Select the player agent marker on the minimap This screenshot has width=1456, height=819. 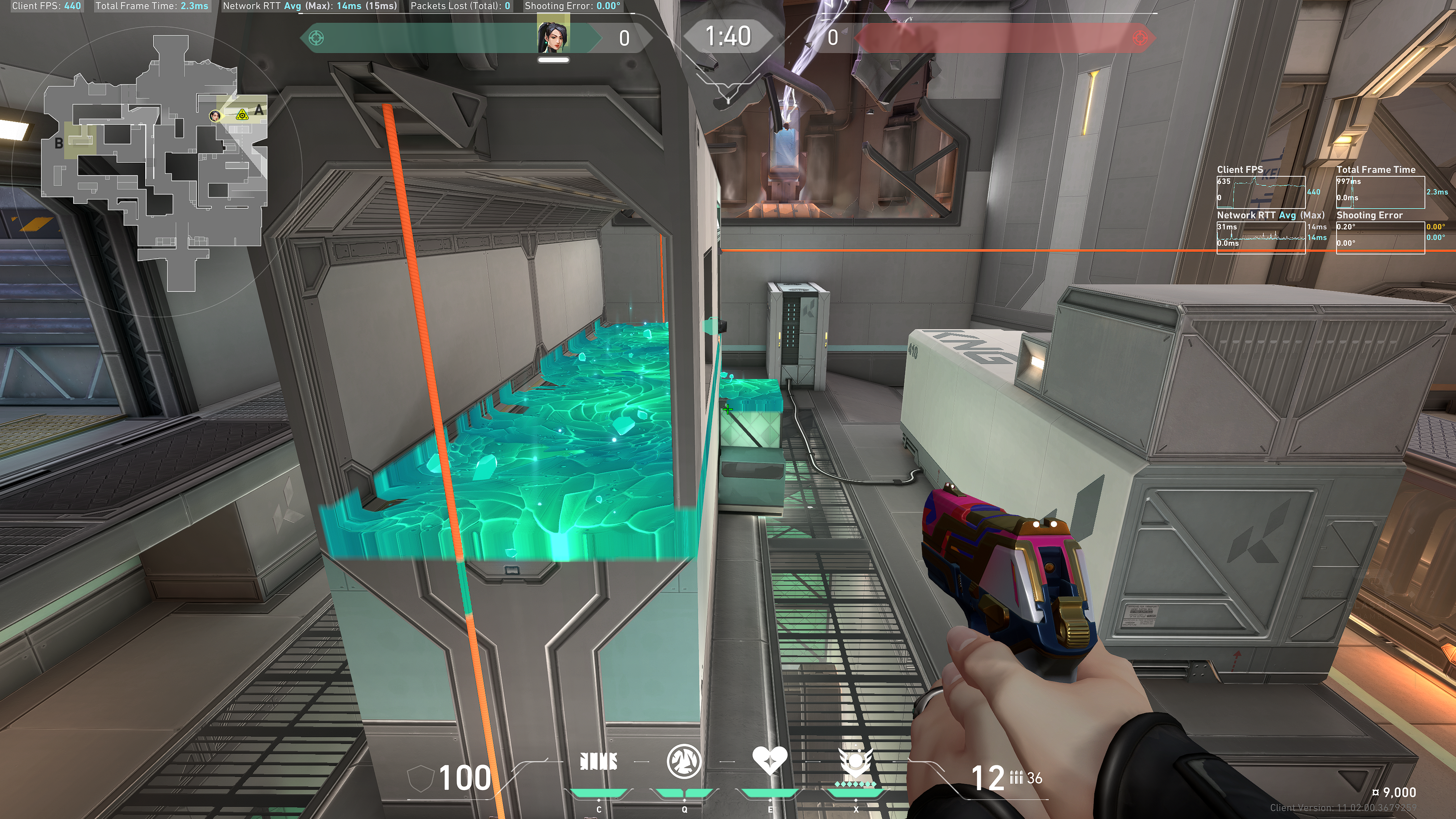pos(215,116)
